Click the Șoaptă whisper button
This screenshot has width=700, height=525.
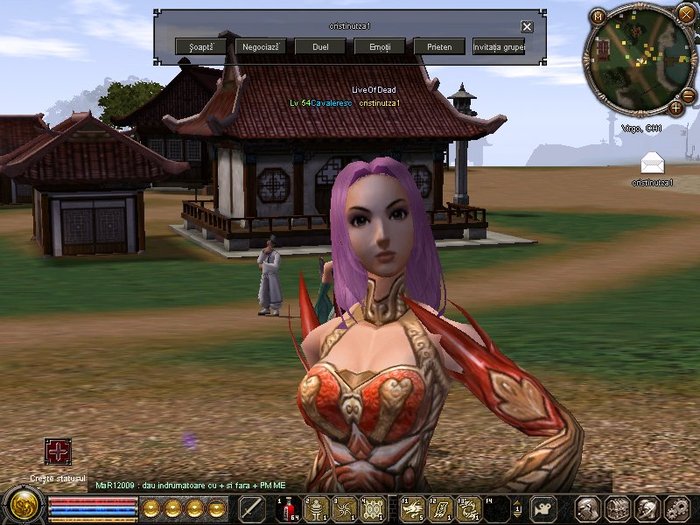(200, 47)
